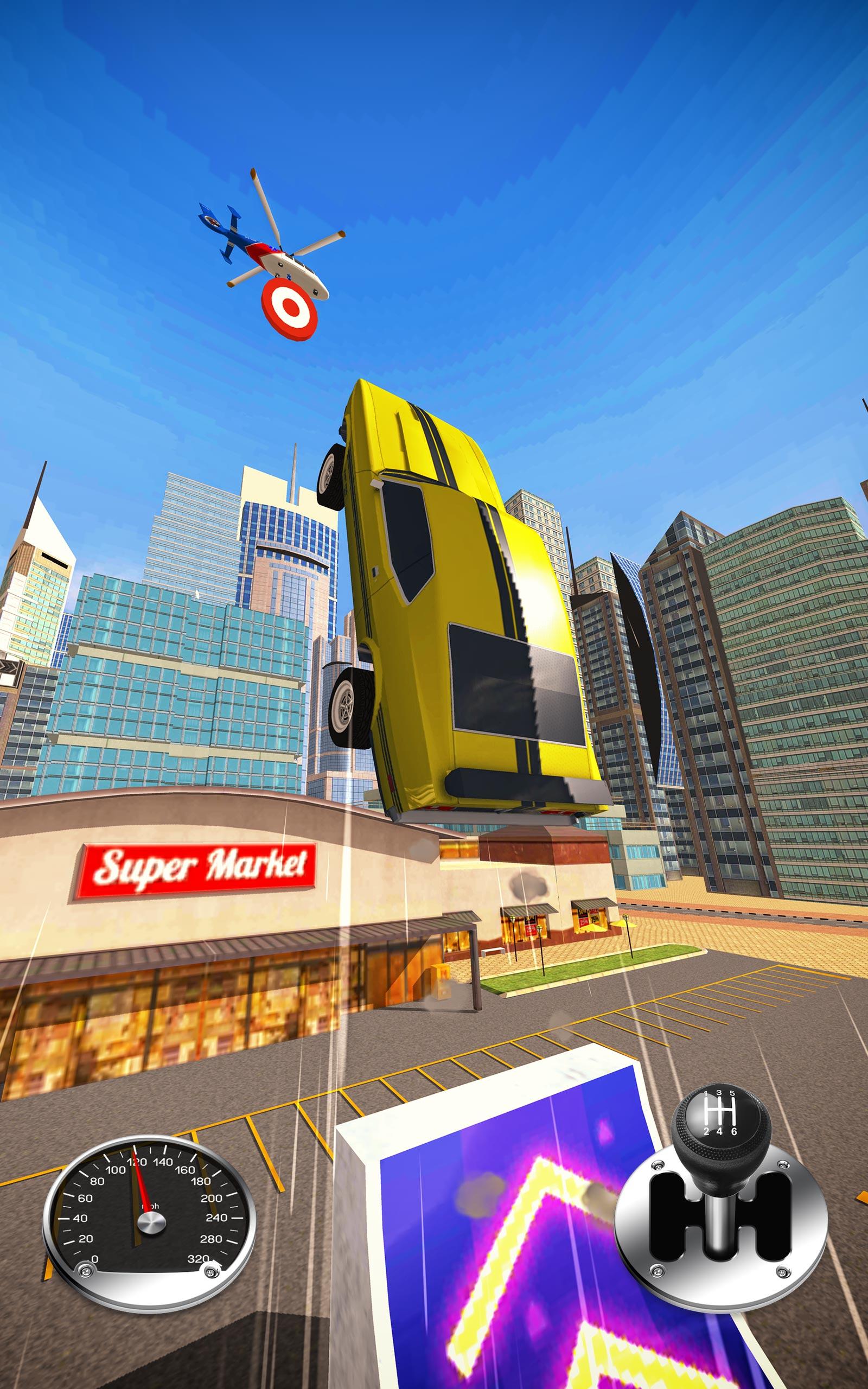The image size is (868, 1389).
Task: Click the 320 mark on the speedometer
Action: click(197, 1258)
